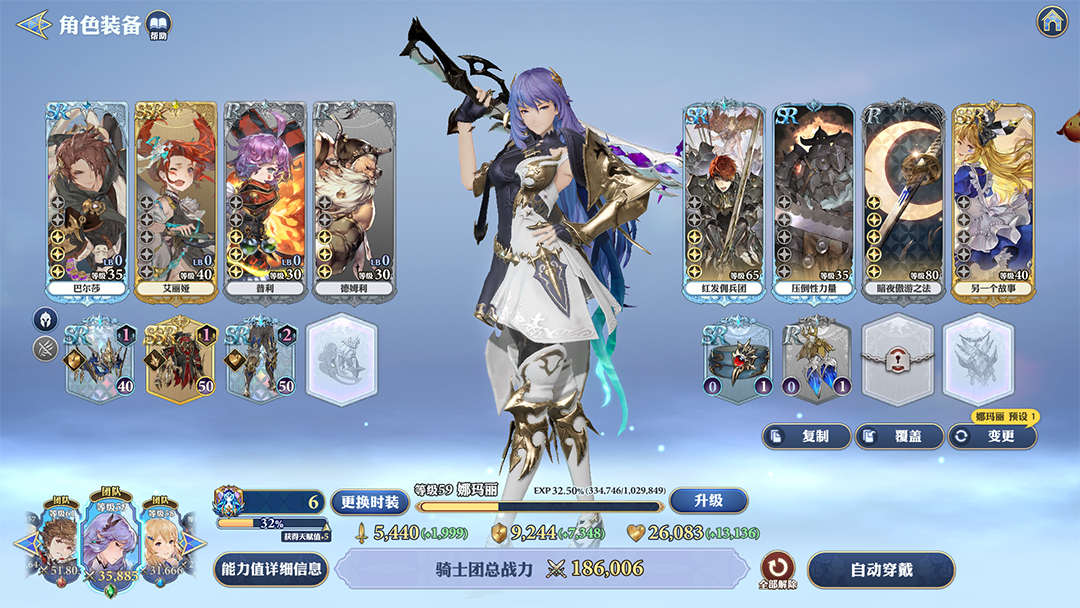Open the 帮助 help book icon
Image resolution: width=1080 pixels, height=608 pixels.
click(159, 25)
